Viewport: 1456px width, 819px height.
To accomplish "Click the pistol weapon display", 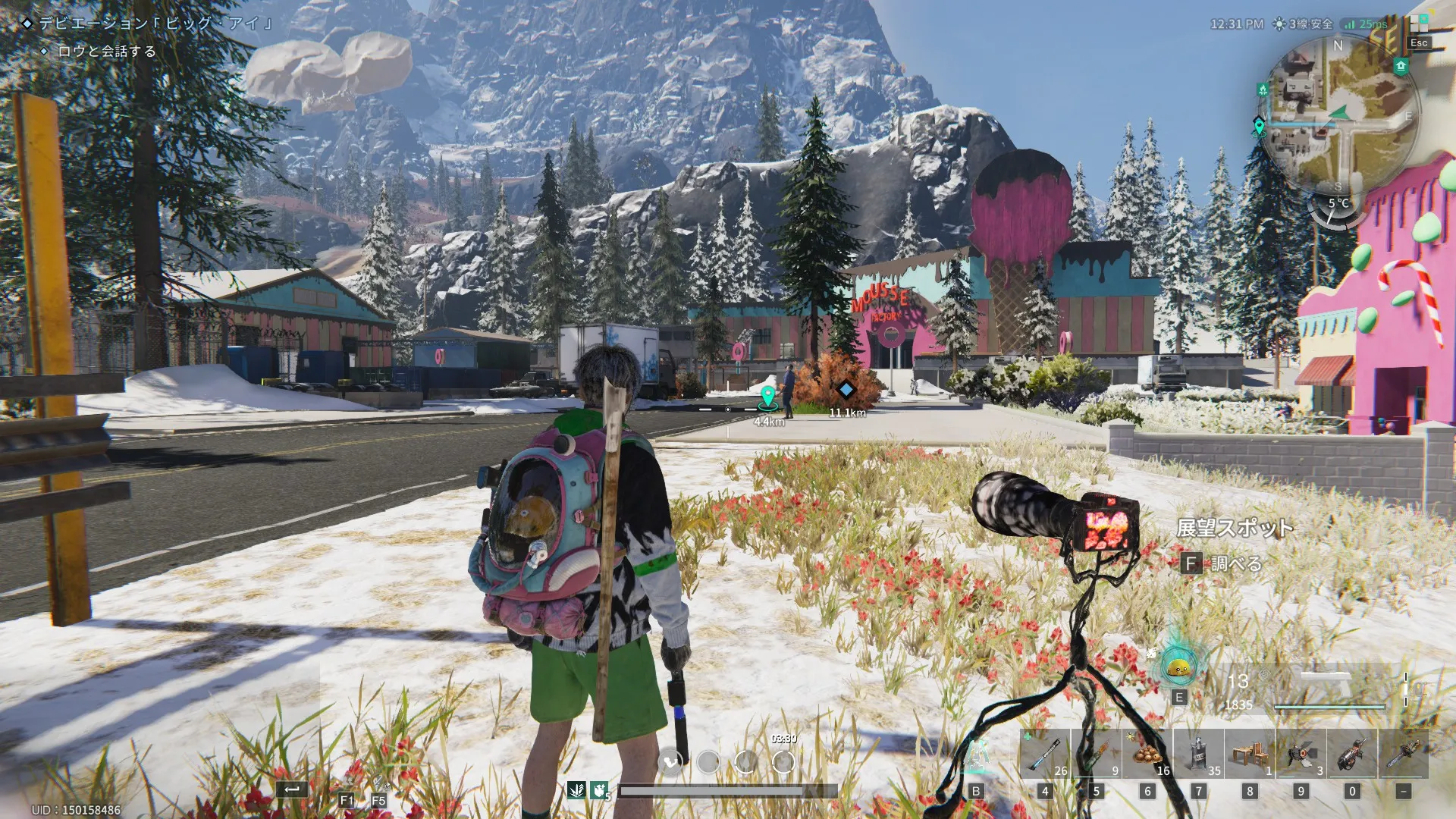I will coord(1327,686).
